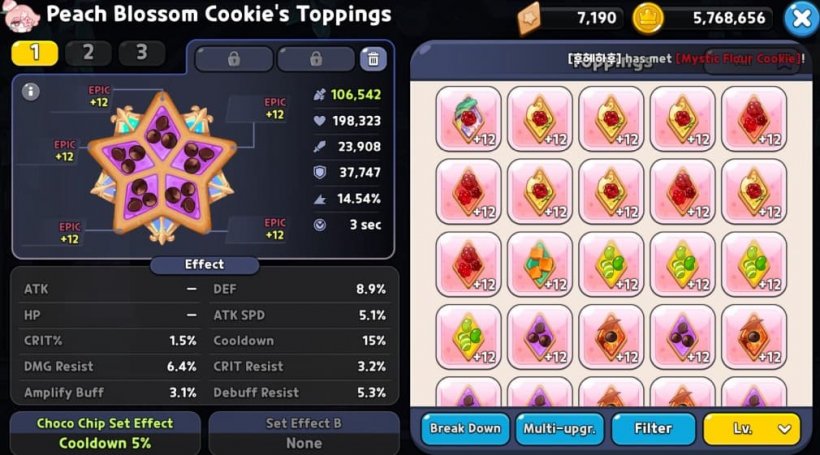This screenshot has height=455, width=820.
Task: Open the Filter options
Action: click(x=653, y=428)
